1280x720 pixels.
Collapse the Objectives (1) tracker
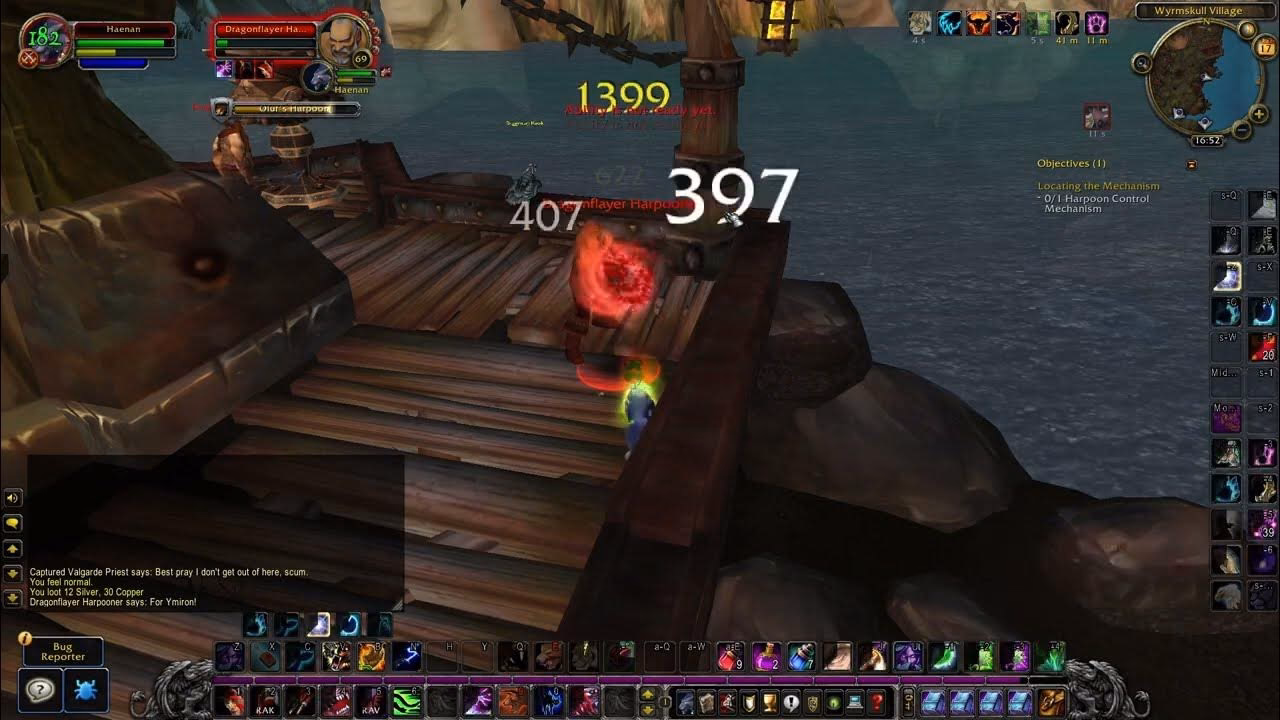point(1192,165)
